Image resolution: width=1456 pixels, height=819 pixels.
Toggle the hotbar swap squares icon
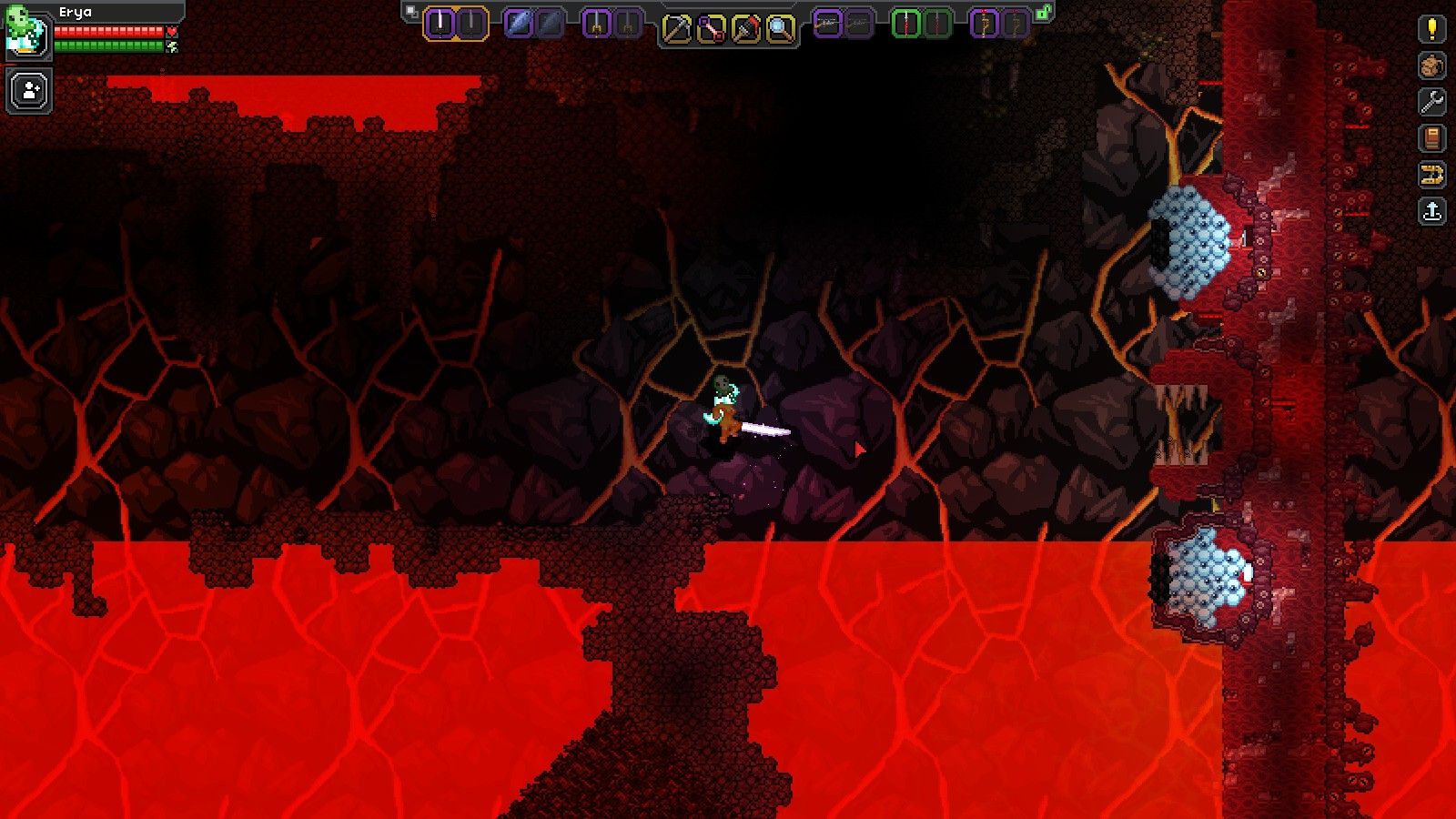409,8
